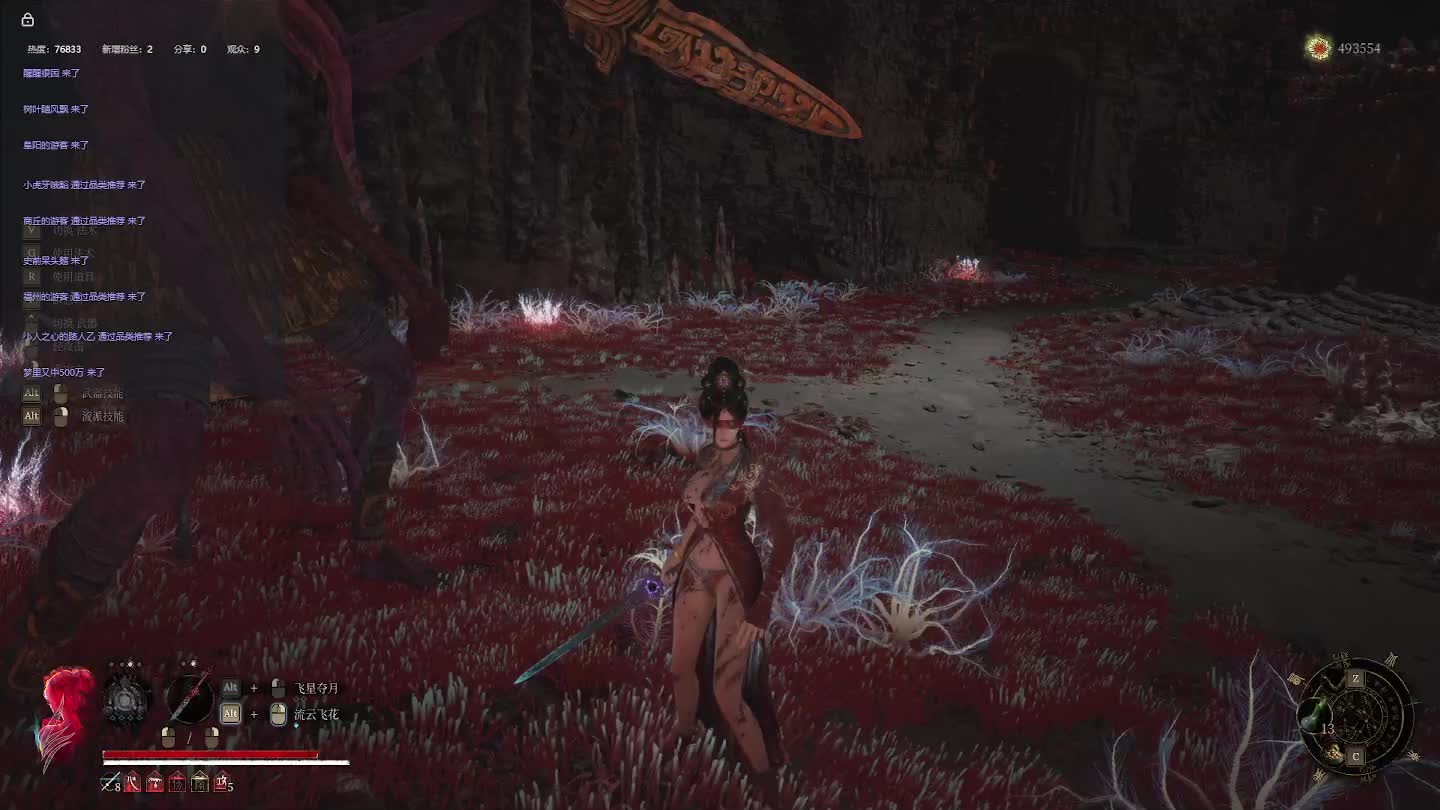
Task: Select the 流云飞花 weapon skill
Action: [x=316, y=714]
